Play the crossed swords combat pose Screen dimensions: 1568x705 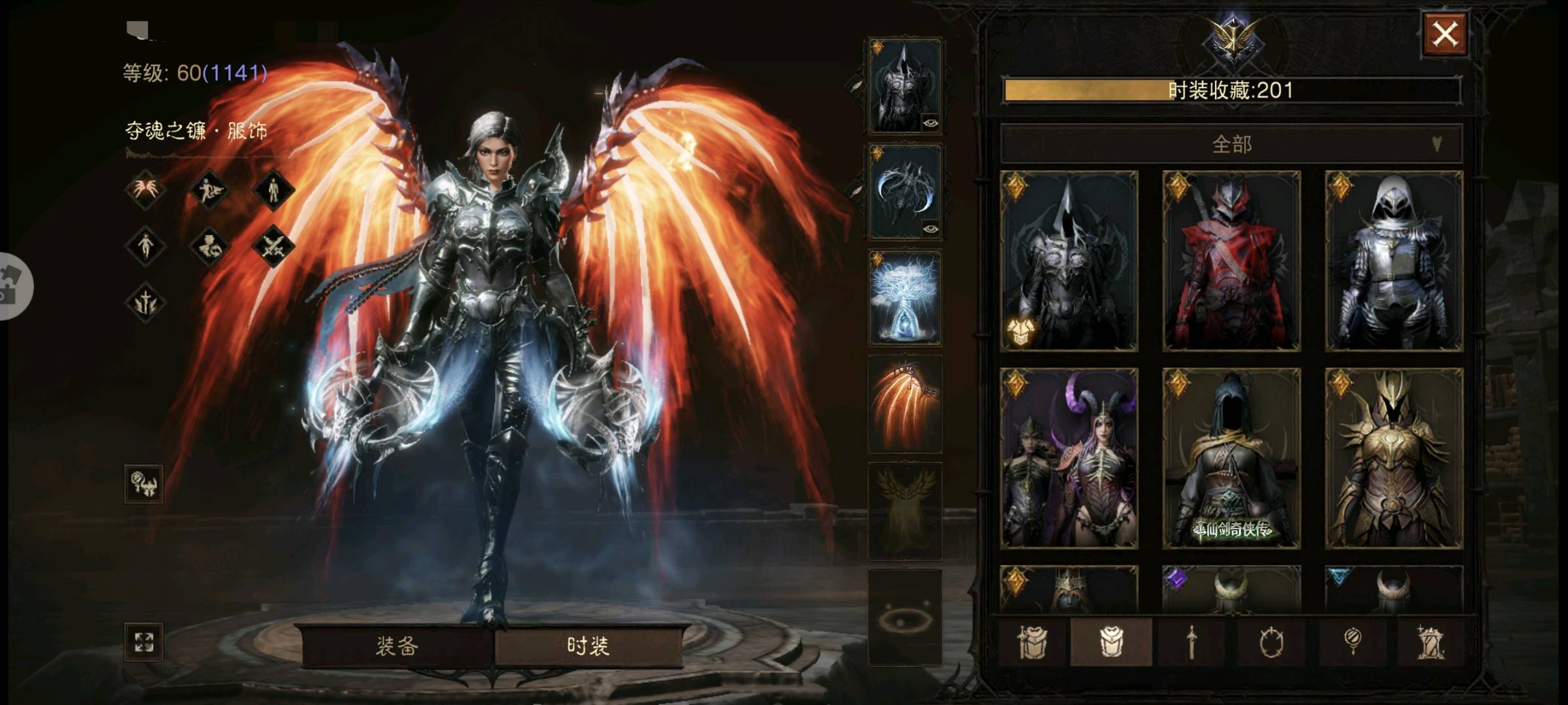(x=273, y=247)
